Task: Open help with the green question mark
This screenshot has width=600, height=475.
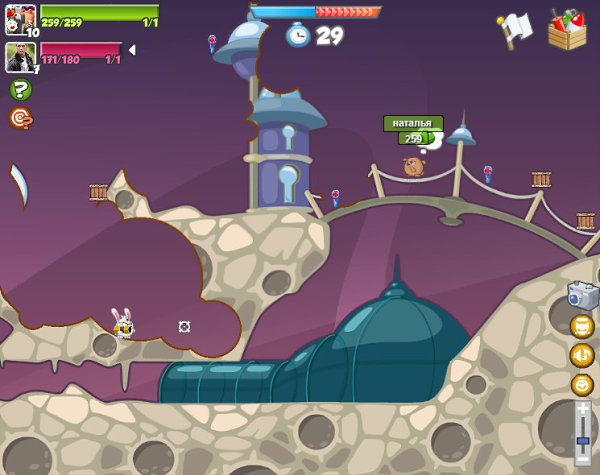Action: (x=20, y=89)
